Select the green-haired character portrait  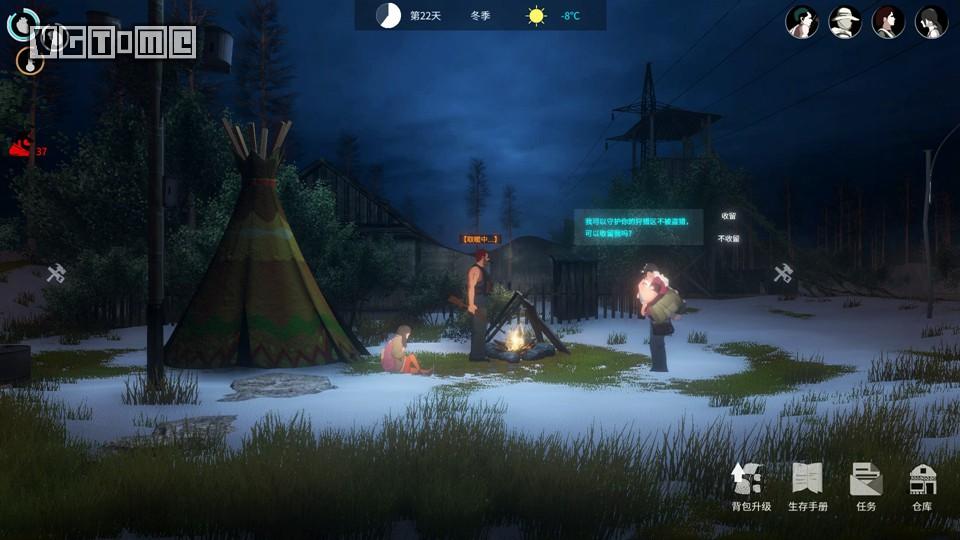coord(802,21)
